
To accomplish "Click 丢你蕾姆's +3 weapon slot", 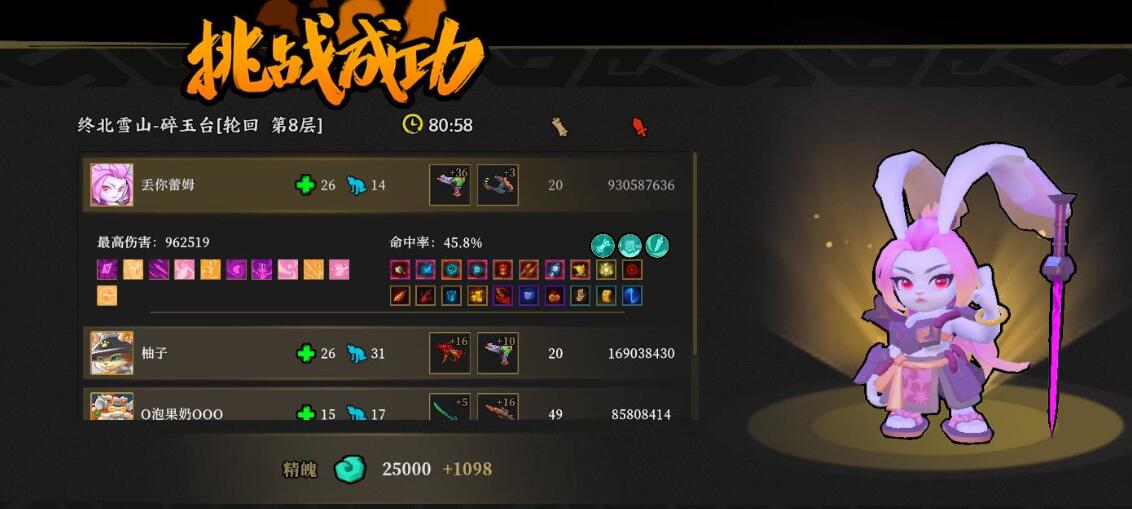I will point(497,185).
